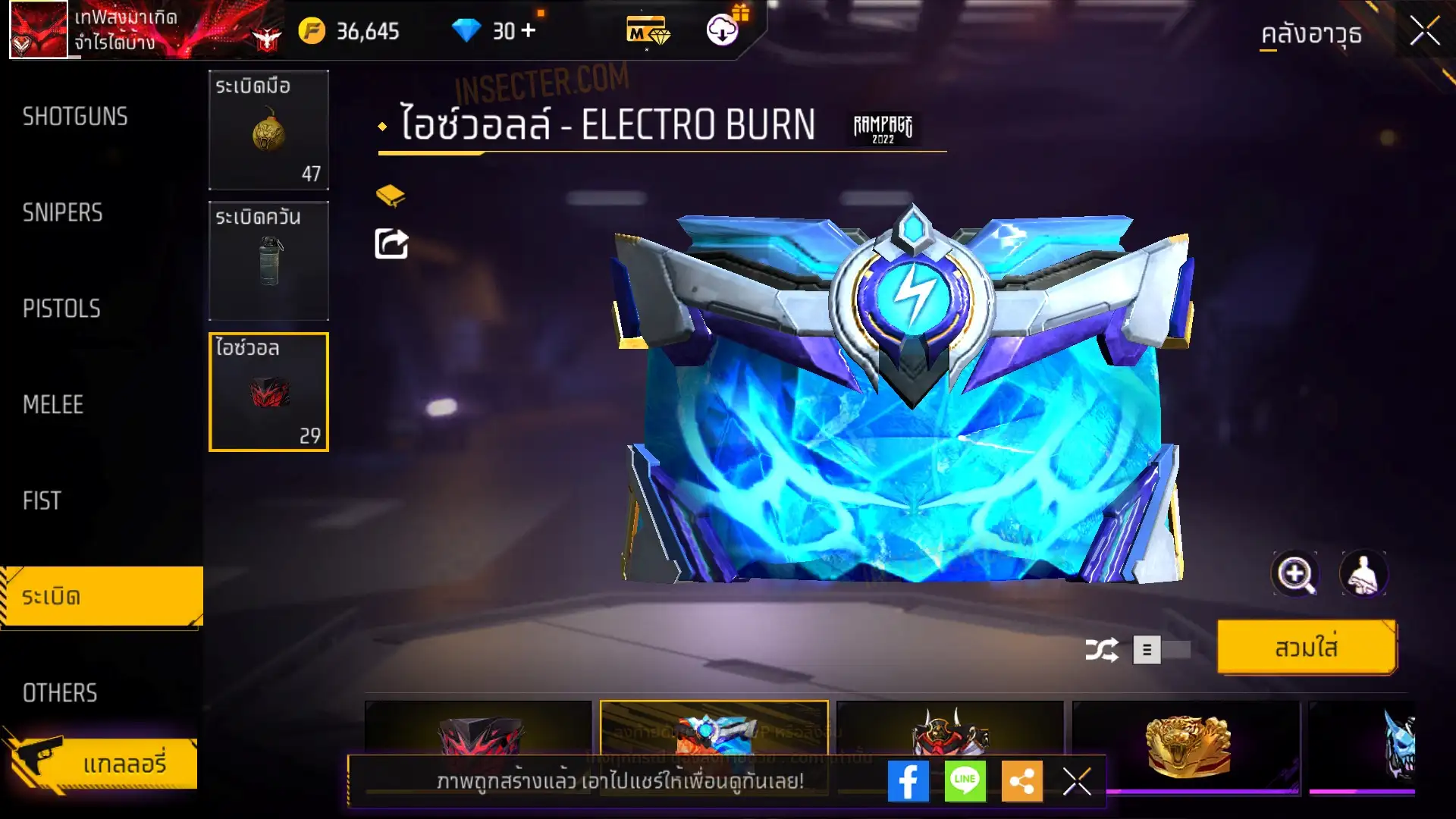Click the share arrow icon under title
Viewport: 1456px width, 819px height.
[391, 244]
